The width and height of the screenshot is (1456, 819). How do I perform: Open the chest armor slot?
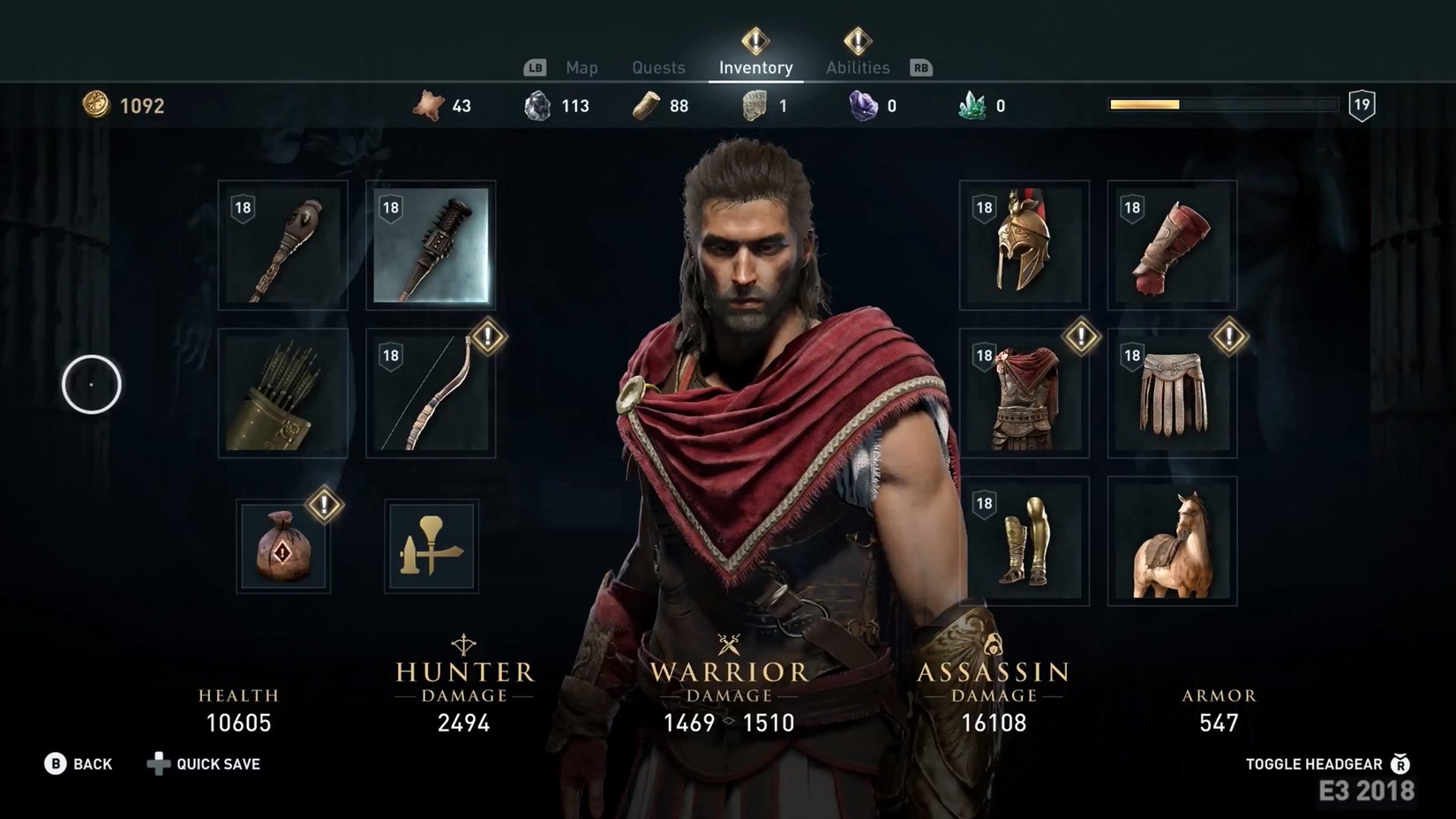pyautogui.click(x=1024, y=394)
